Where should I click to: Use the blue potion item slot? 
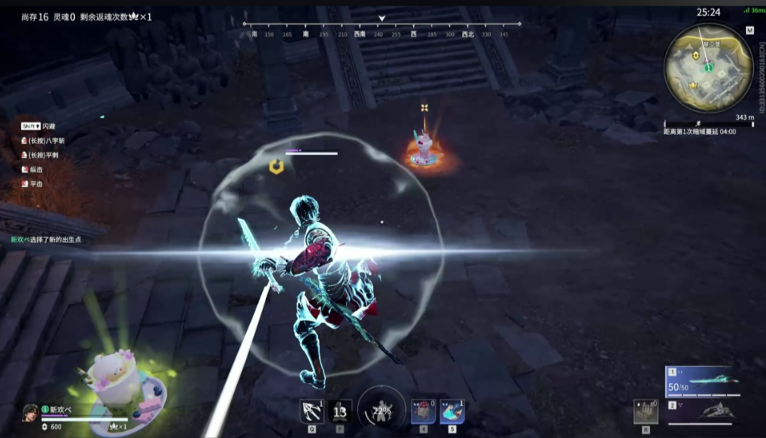(451, 411)
